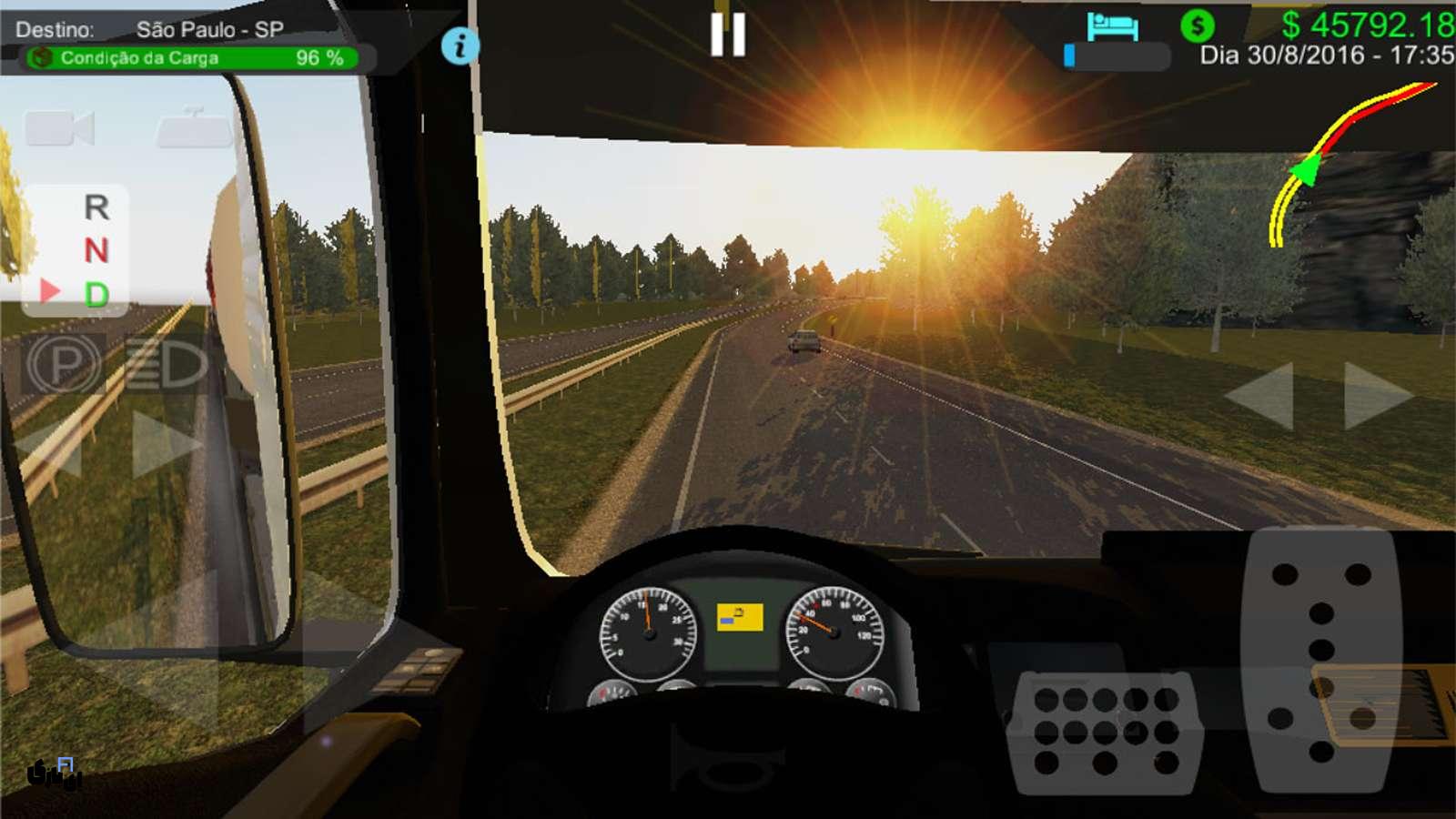
Task: Tap the green dollar money icon
Action: click(x=1198, y=26)
